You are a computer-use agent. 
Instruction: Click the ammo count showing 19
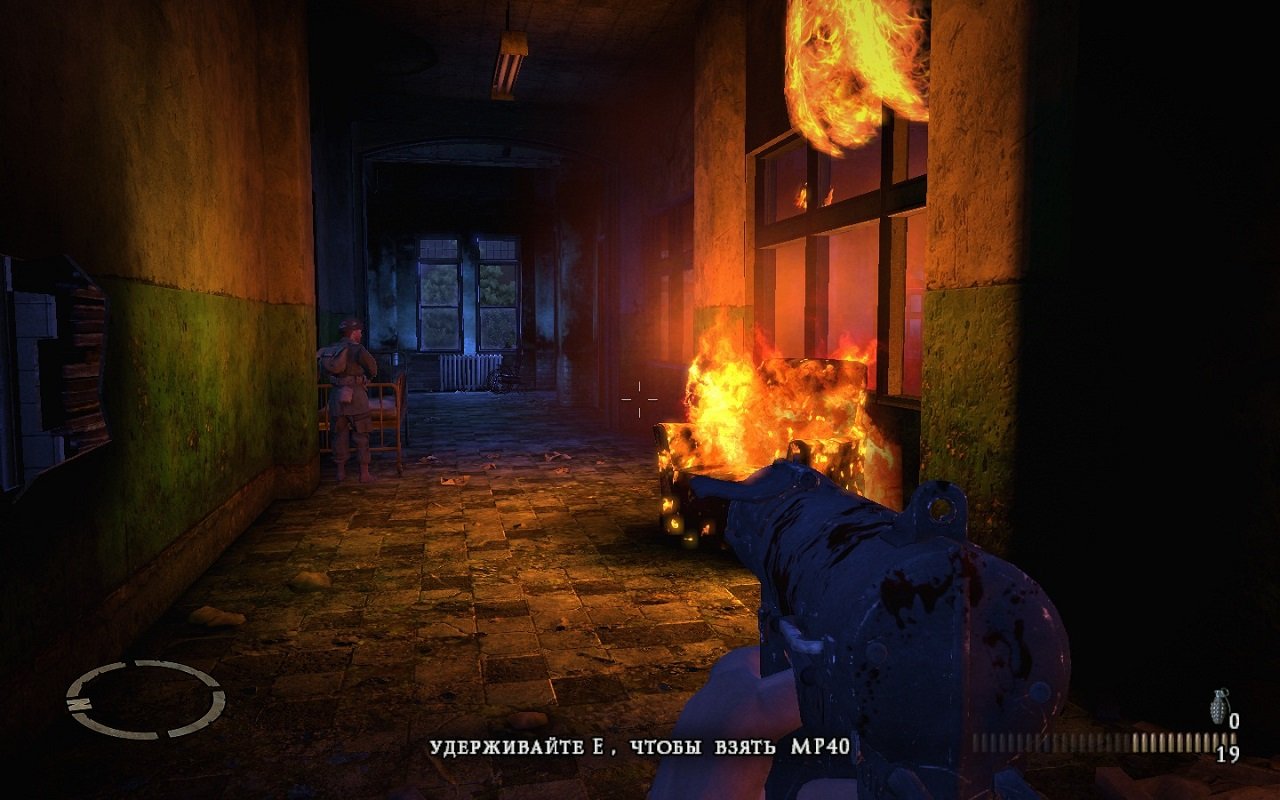(x=1228, y=753)
